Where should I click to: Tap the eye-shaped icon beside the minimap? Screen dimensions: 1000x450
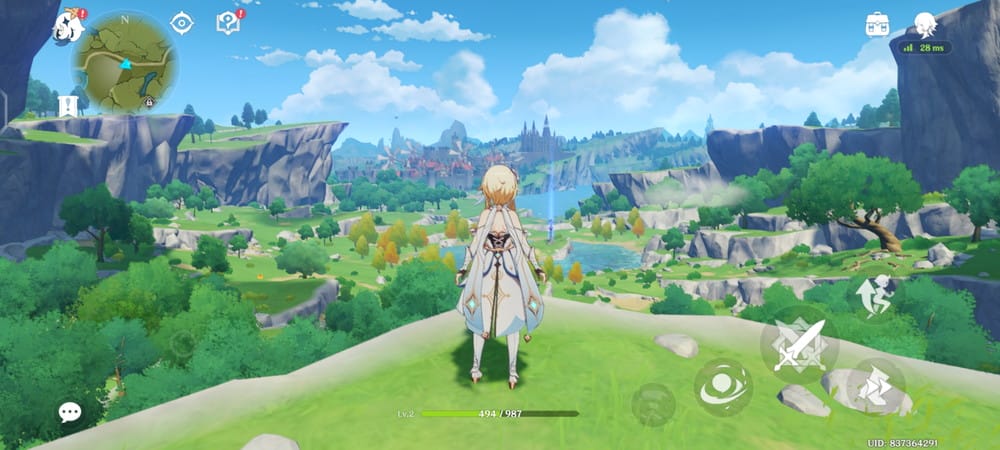coord(181,23)
